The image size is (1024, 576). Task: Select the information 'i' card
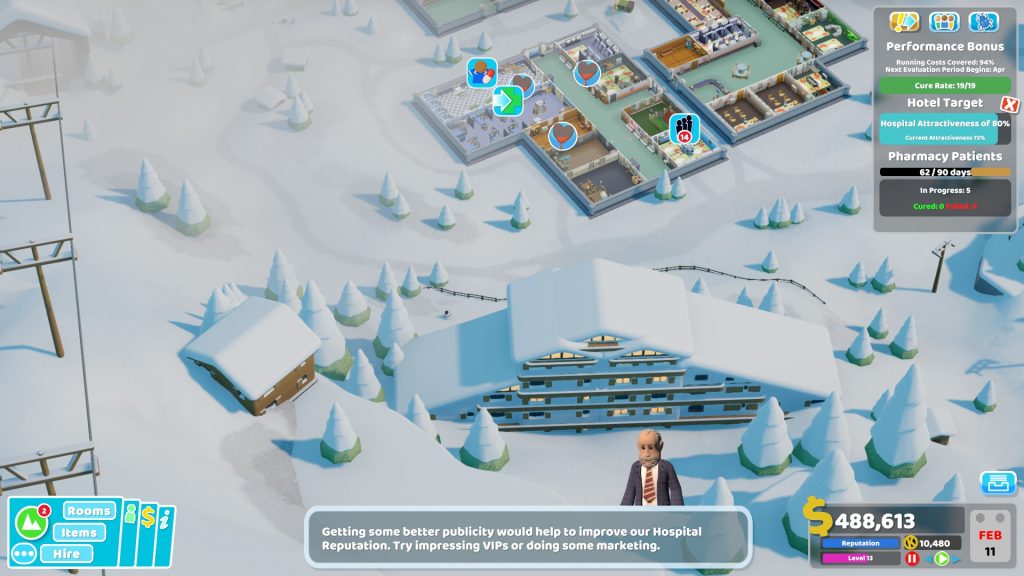click(165, 518)
